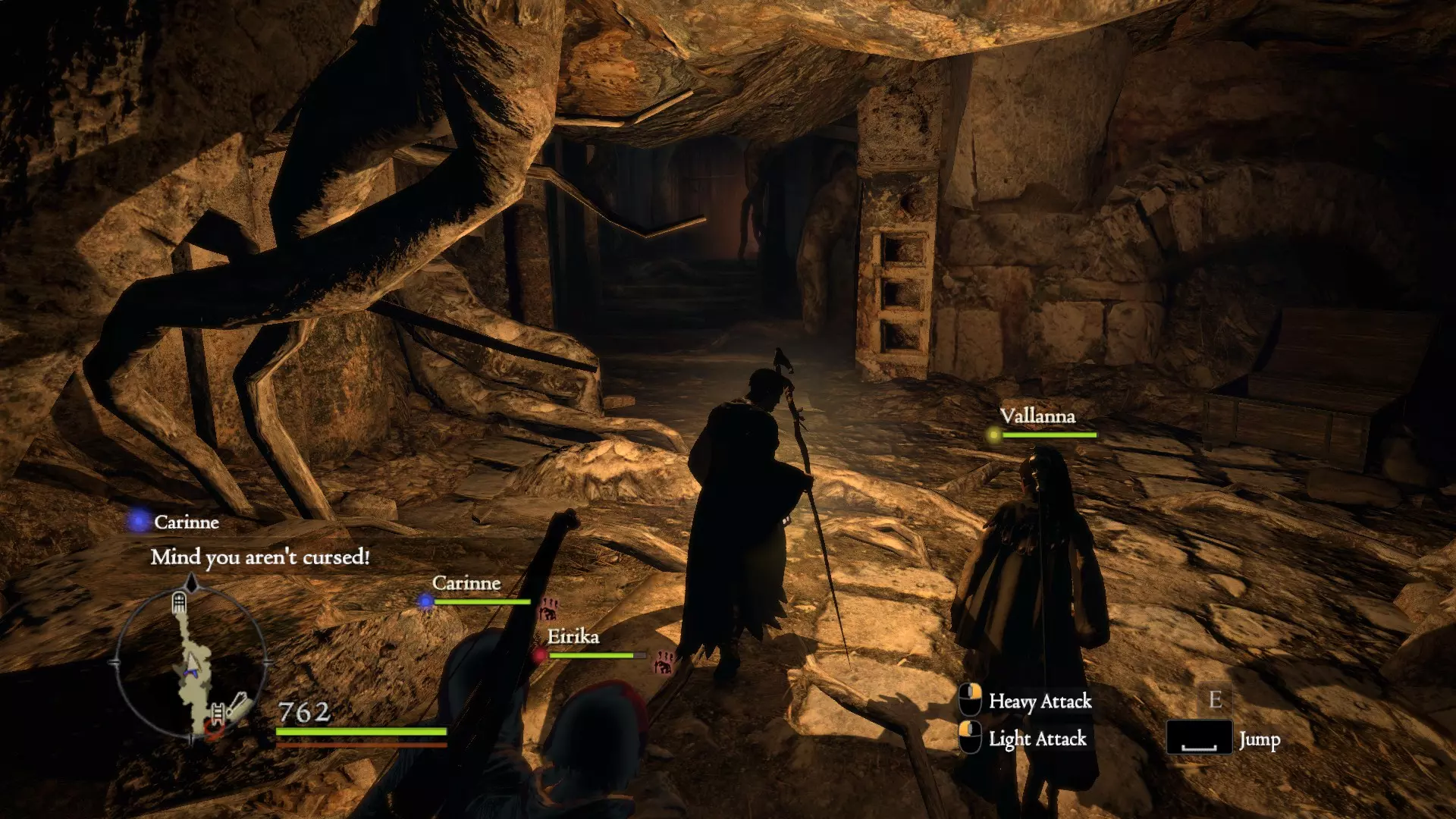Viewport: 1456px width, 819px height.
Task: Select the Eirika pawn nameplate
Action: coord(573,637)
